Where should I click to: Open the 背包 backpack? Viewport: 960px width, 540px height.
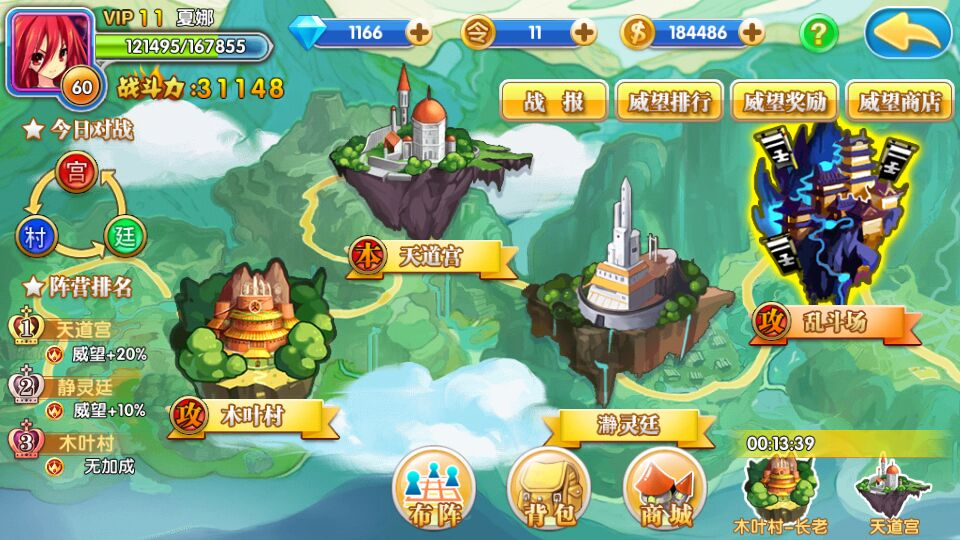[x=548, y=490]
